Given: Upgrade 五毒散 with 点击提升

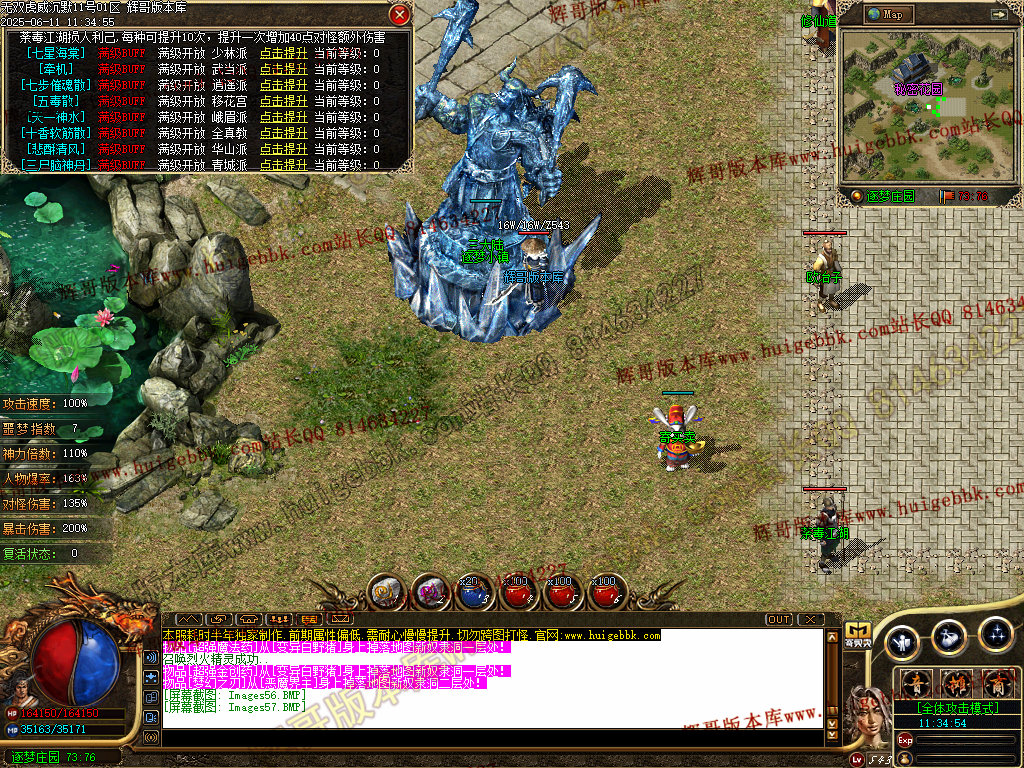Looking at the screenshot, I should click(x=283, y=101).
